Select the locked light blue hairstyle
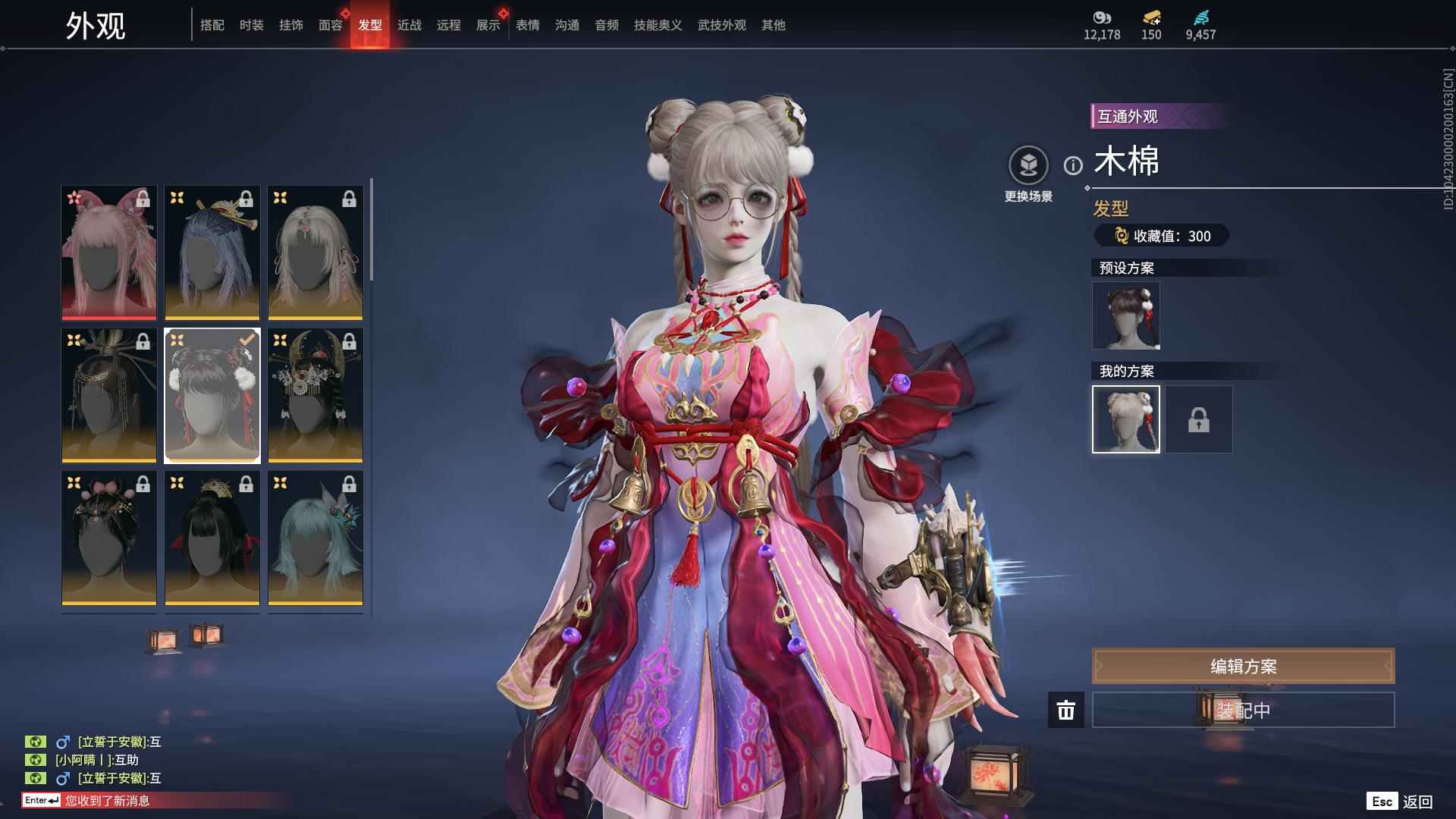Screen dimensions: 1456x819 [x=315, y=538]
